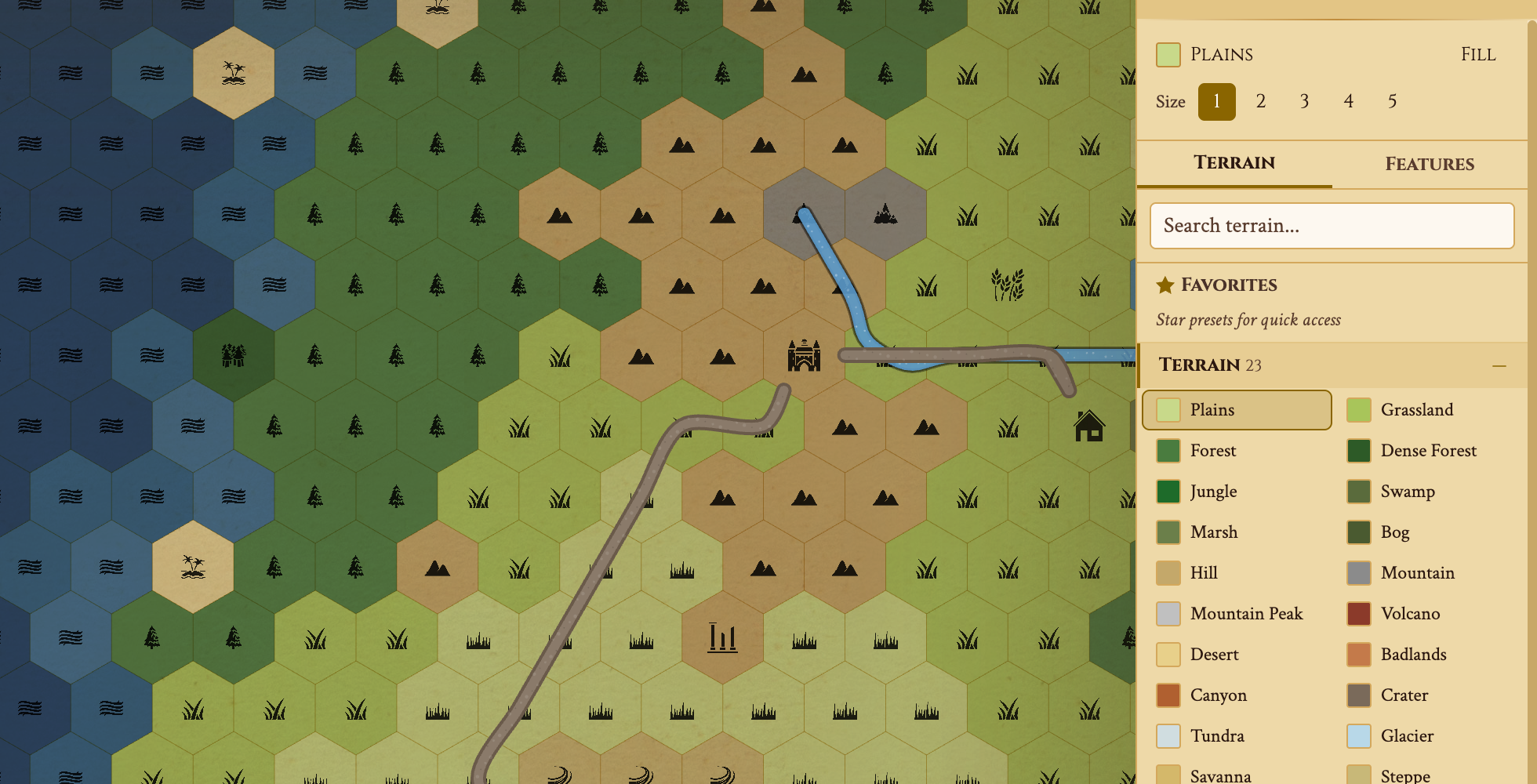Pick the Volcano terrain

point(1410,614)
